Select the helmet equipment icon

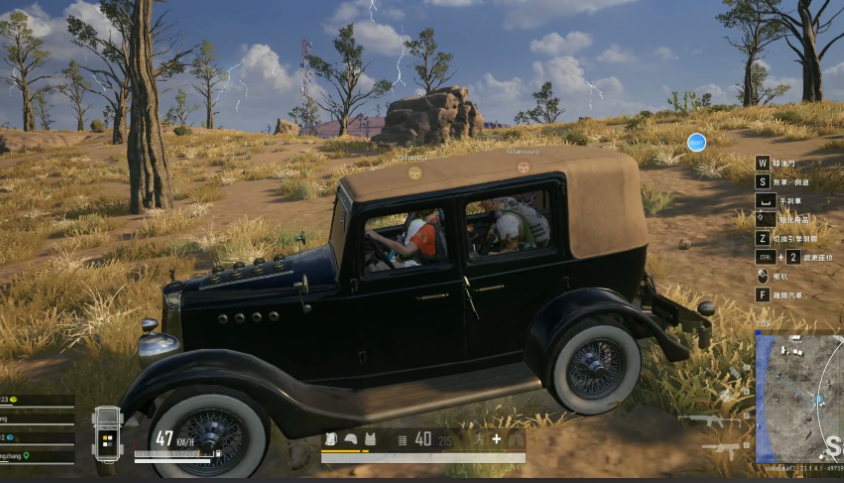pos(351,439)
